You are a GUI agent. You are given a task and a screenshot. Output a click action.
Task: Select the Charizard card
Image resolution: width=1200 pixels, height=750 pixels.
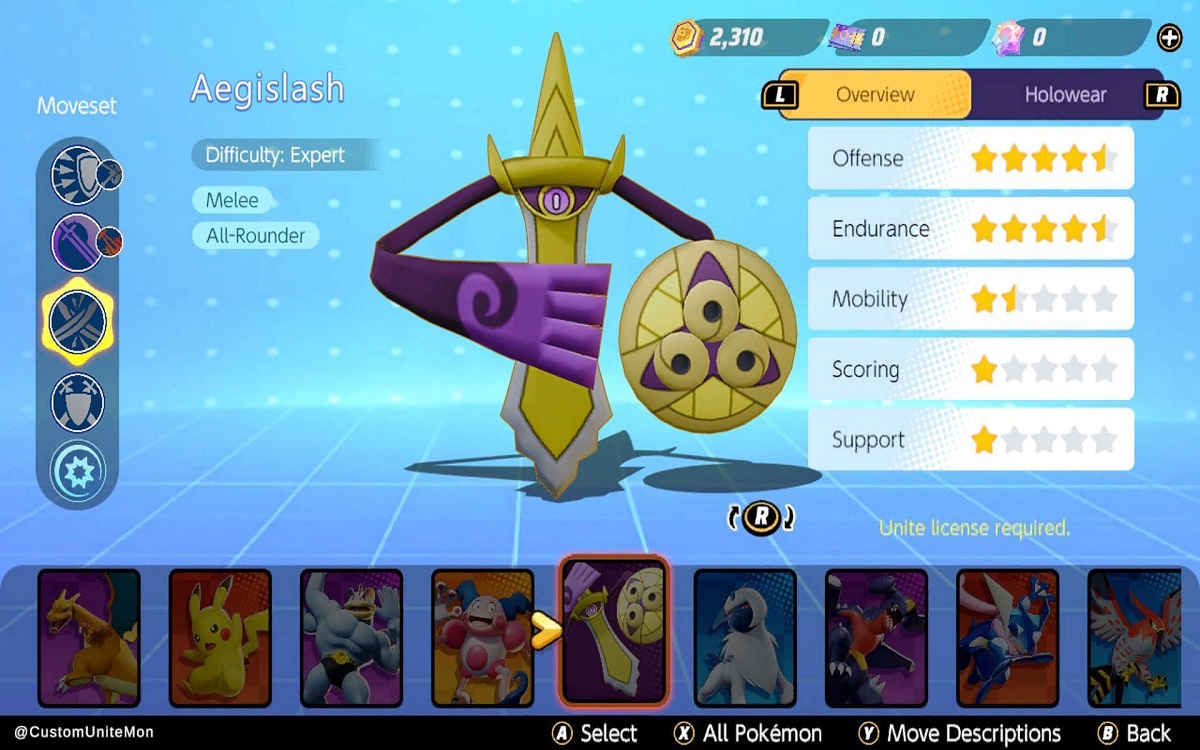[89, 637]
